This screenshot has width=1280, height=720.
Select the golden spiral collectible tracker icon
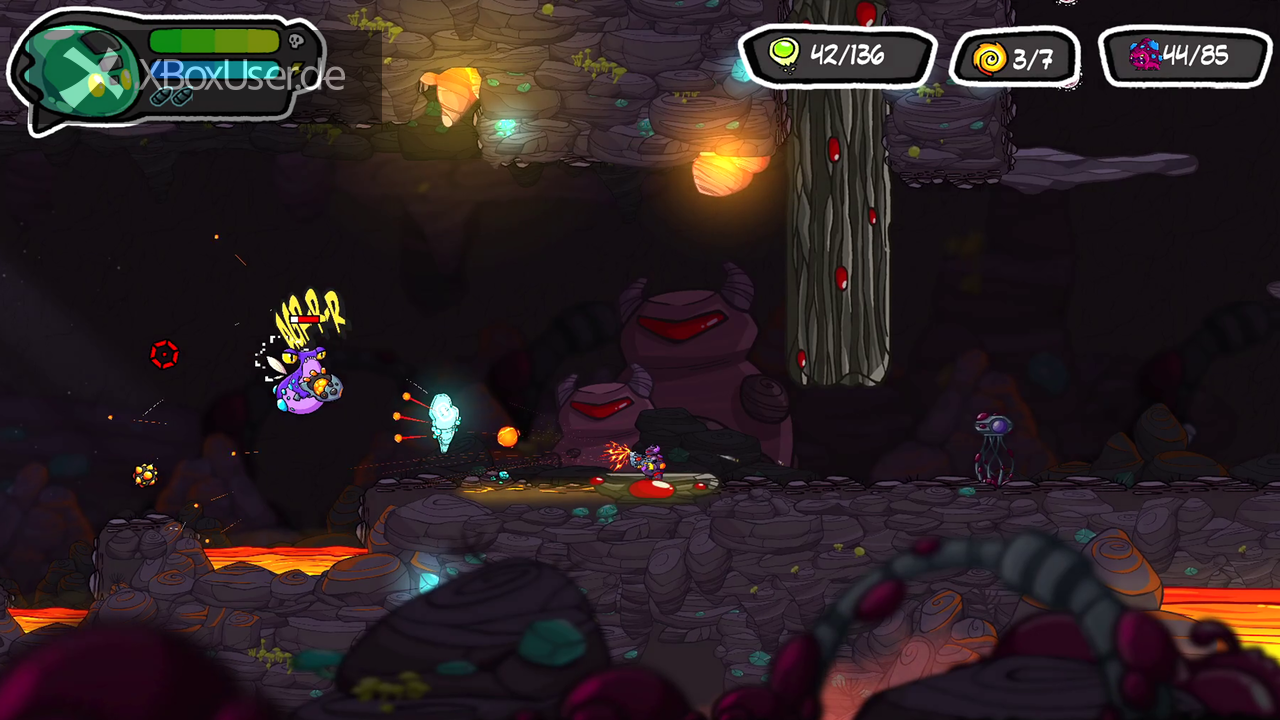tap(989, 58)
